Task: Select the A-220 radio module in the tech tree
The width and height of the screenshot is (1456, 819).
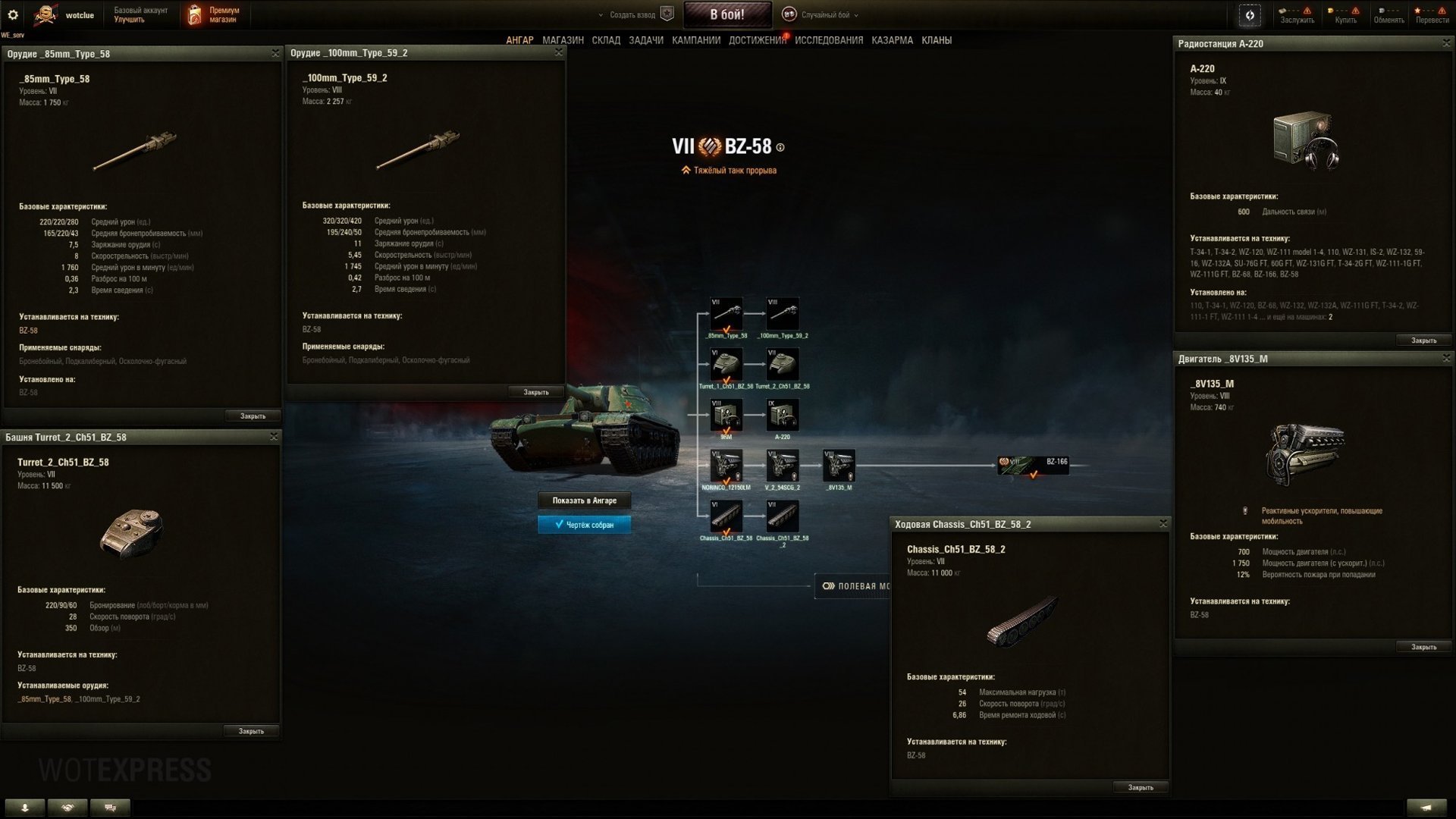Action: tap(783, 415)
